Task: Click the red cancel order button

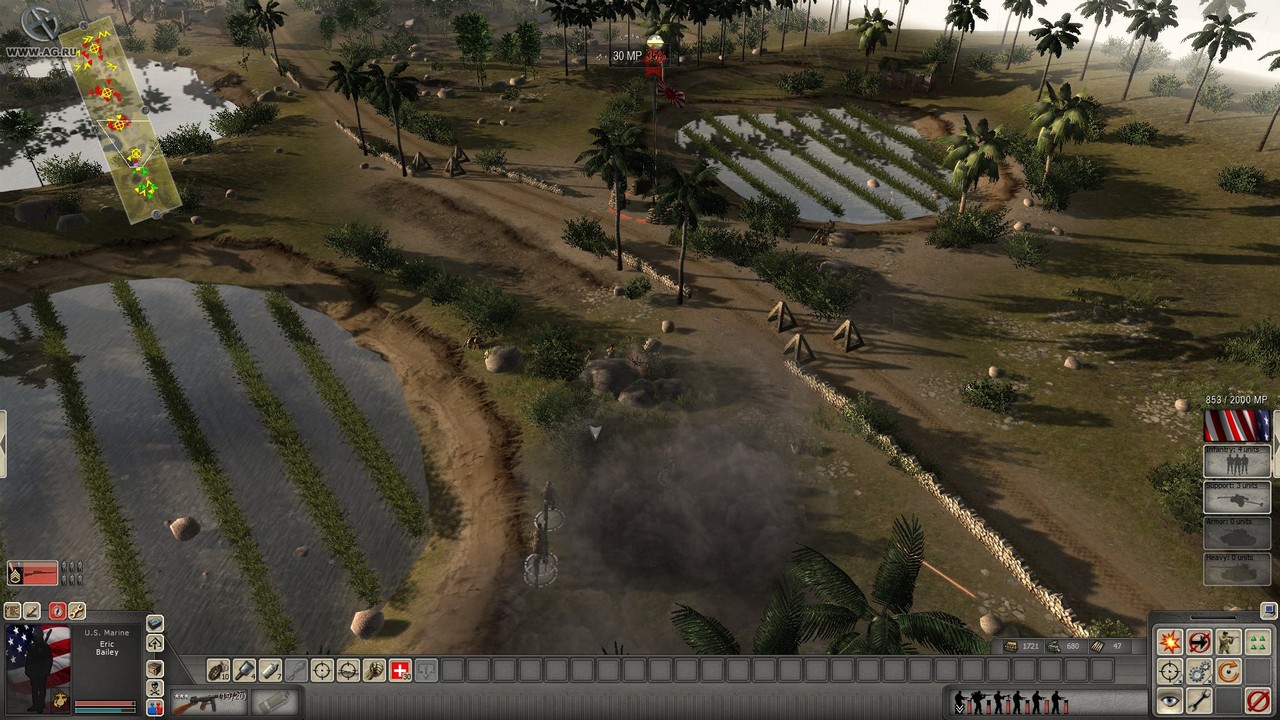Action: [1258, 702]
